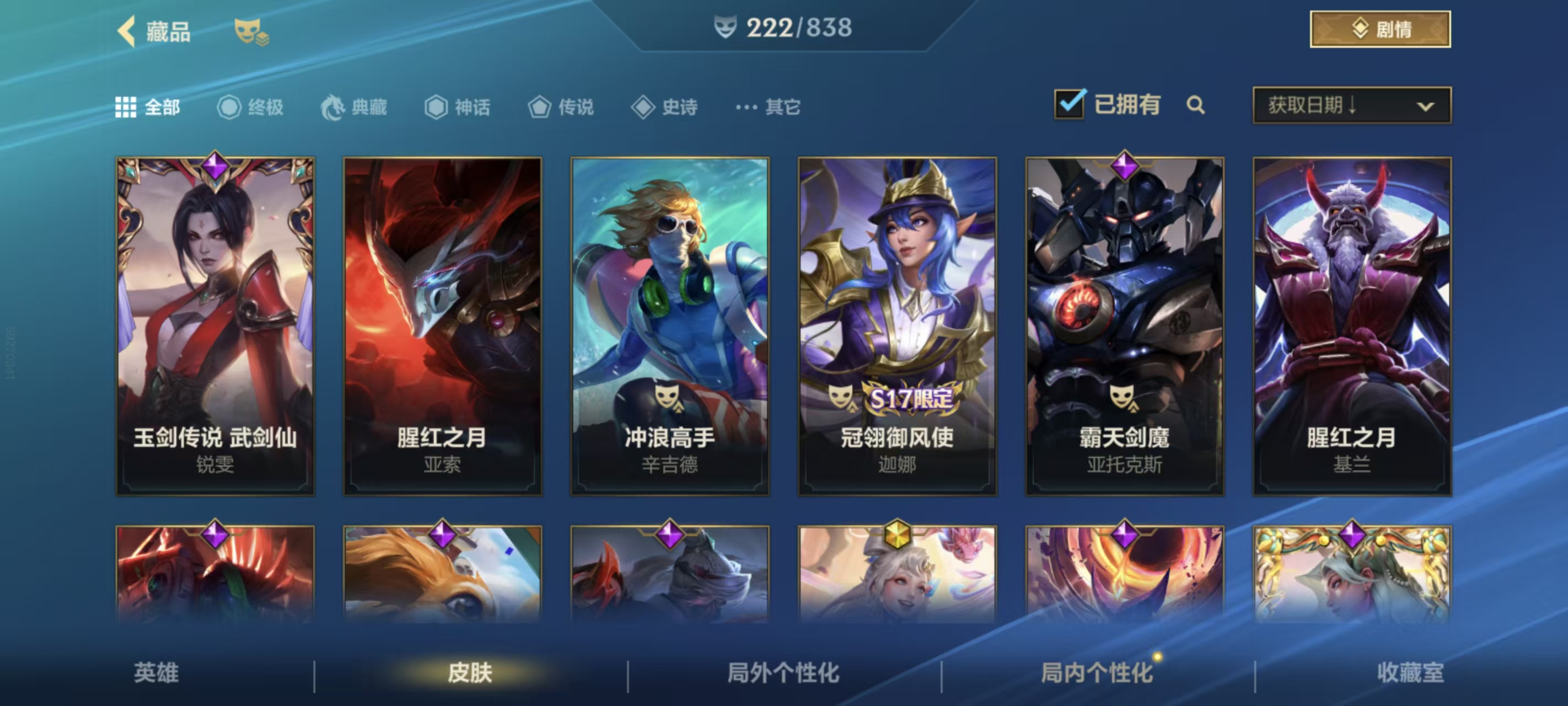Show 神话 rarity skins
1568x706 pixels.
[458, 107]
